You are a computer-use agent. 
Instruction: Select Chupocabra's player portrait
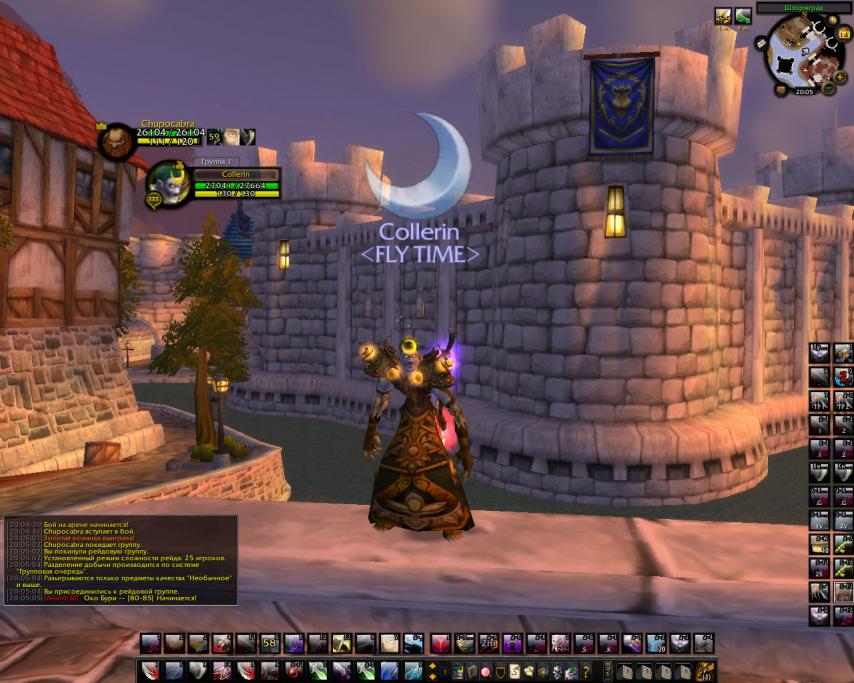[x=117, y=139]
